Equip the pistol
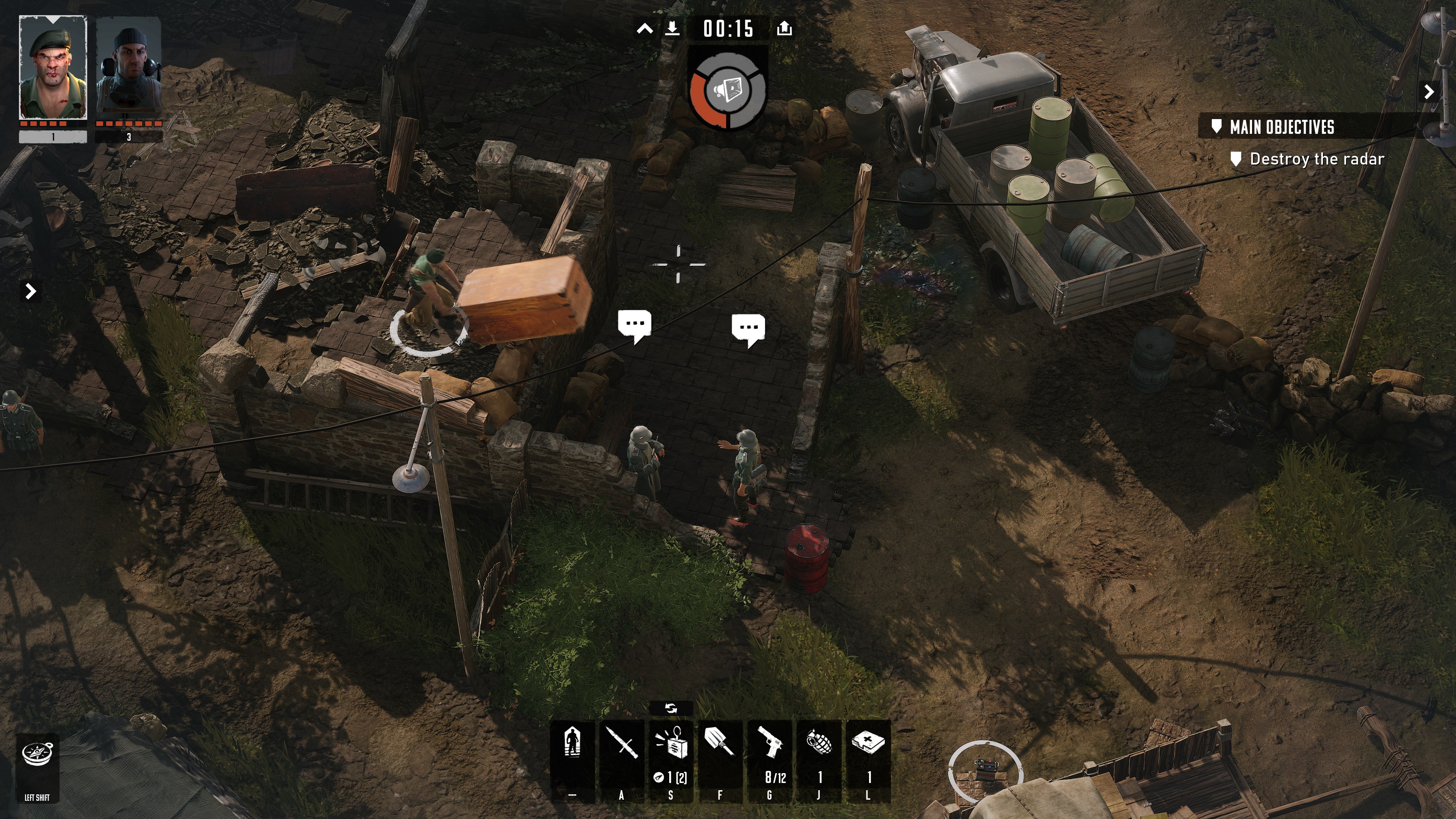Viewport: 1456px width, 819px height. 769,743
